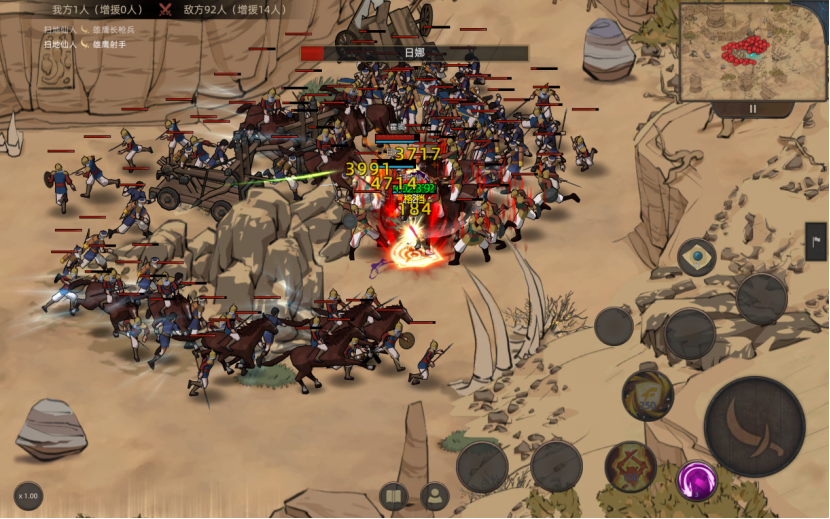This screenshot has width=830, height=519.
Task: Open the book icon menu
Action: (x=394, y=496)
